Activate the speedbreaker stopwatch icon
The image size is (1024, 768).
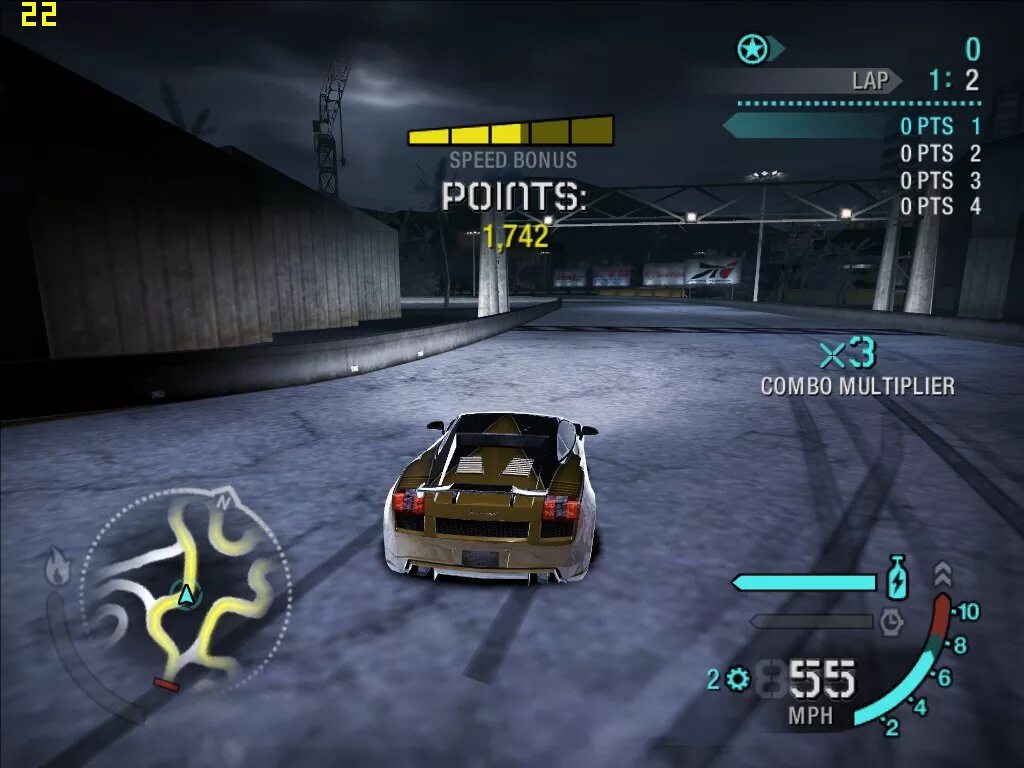tap(891, 622)
